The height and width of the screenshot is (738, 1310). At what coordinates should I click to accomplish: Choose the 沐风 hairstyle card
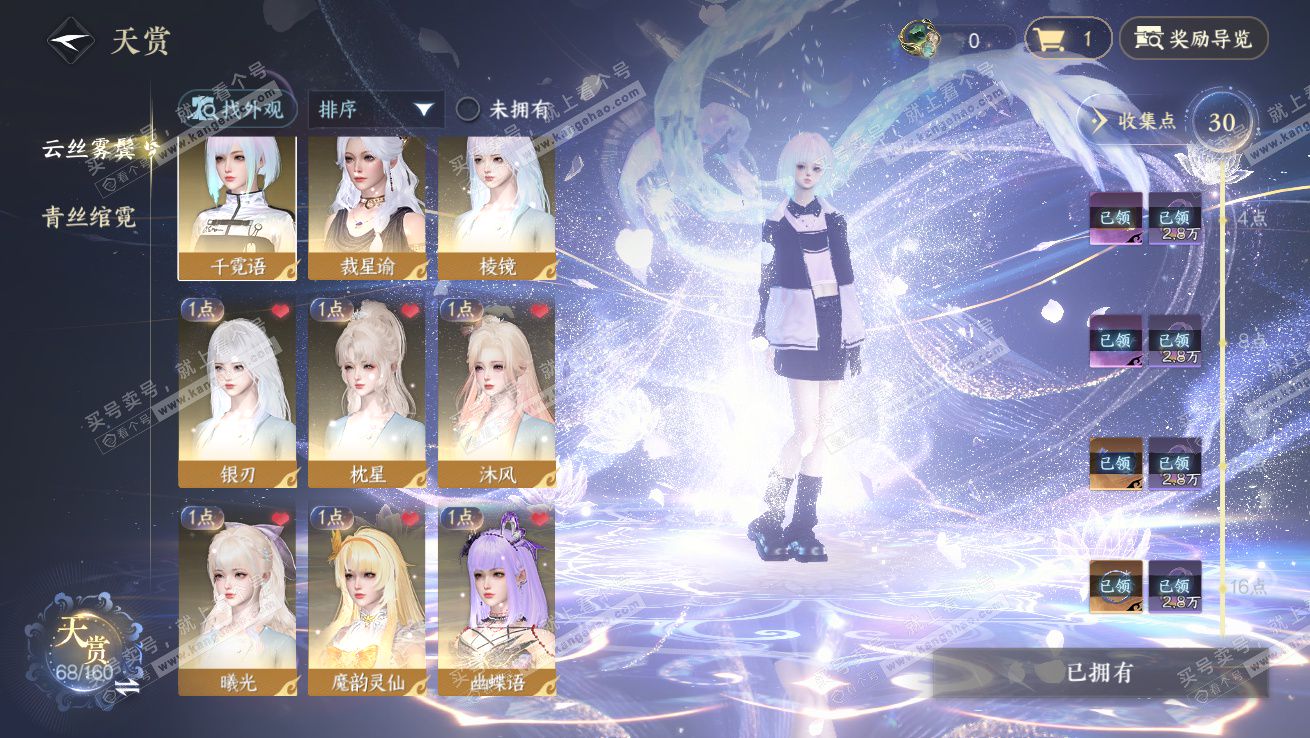[497, 392]
